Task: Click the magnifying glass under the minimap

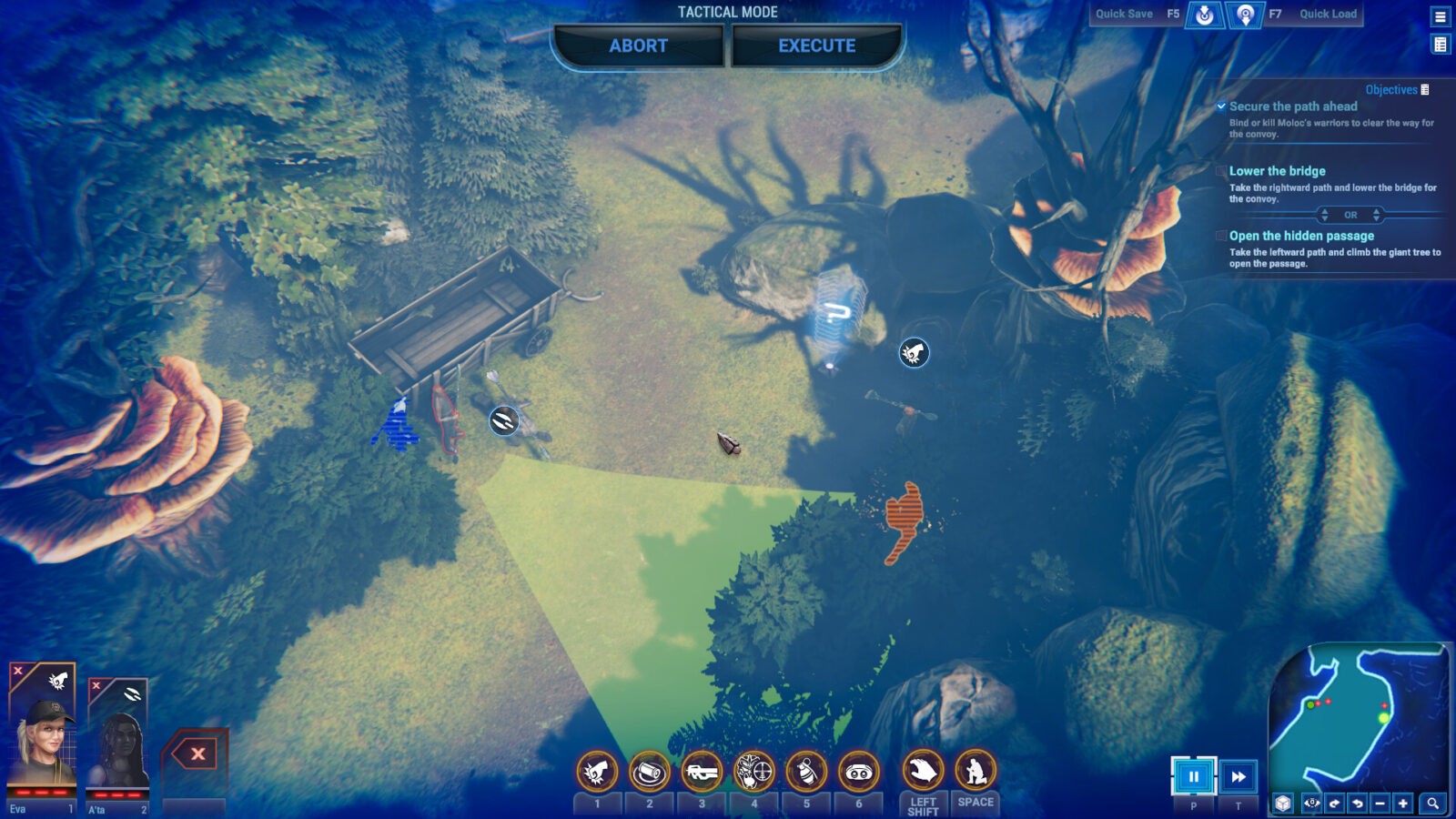Action: (1432, 804)
